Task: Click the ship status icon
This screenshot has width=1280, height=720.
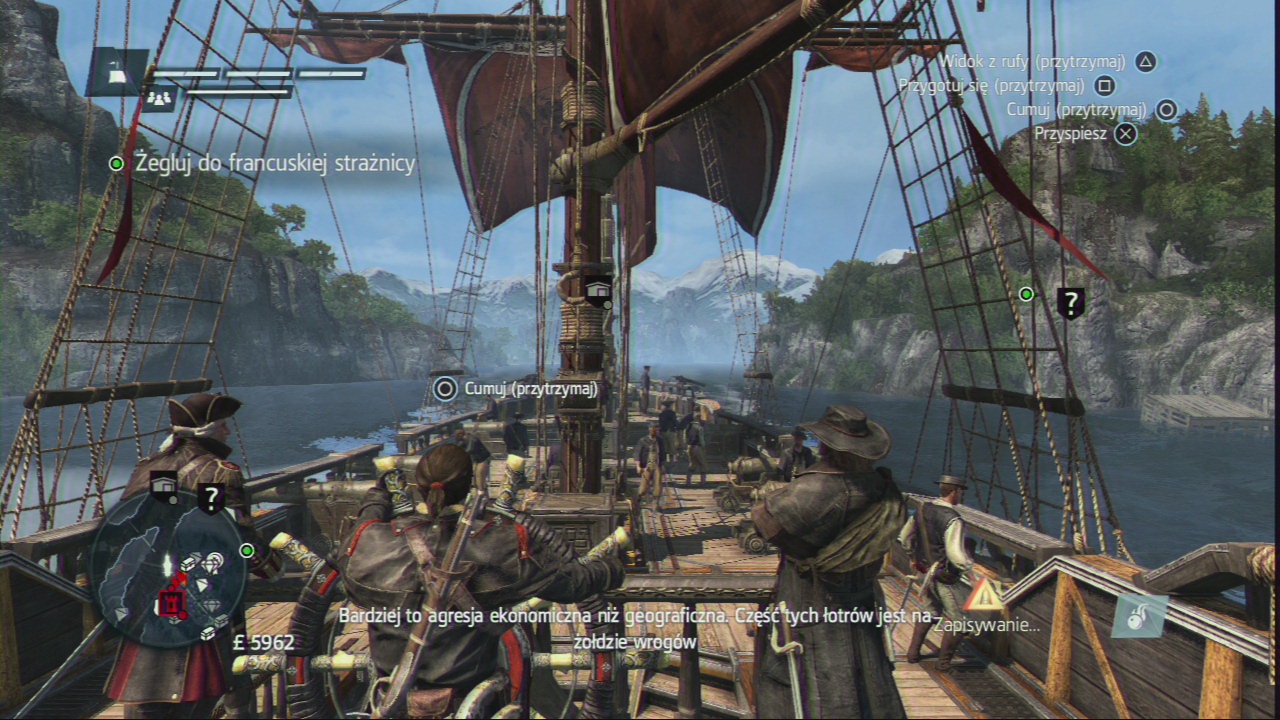Action: 116,71
